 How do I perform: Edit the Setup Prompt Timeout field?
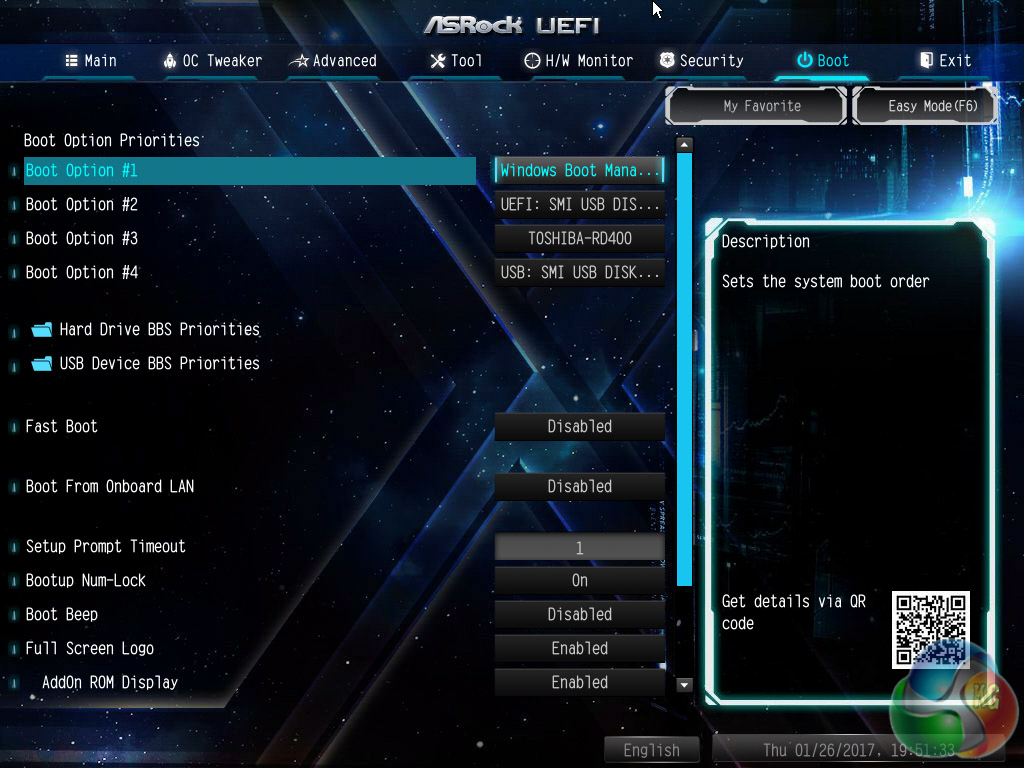[580, 548]
